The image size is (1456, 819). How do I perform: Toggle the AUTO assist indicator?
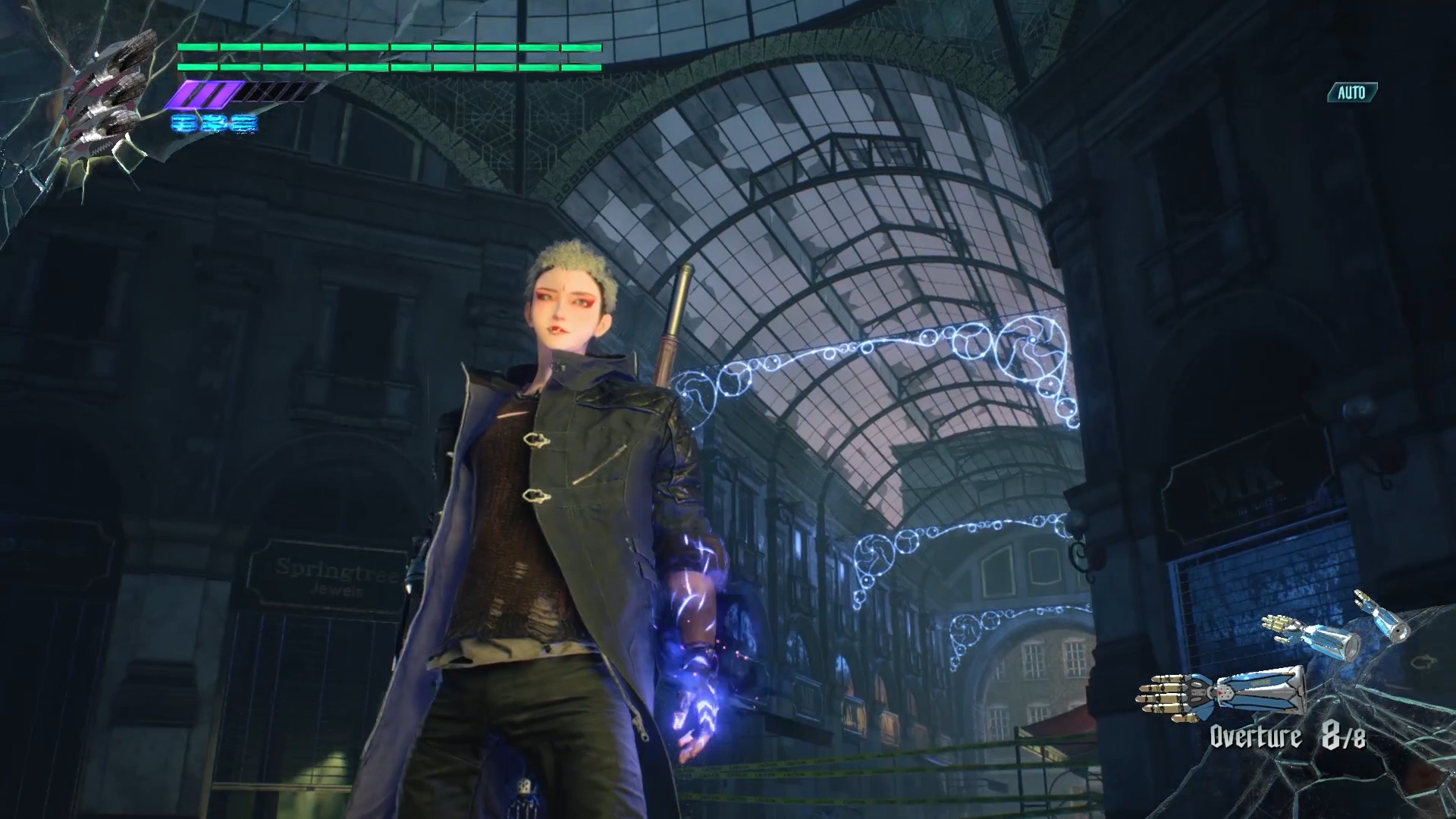[x=1351, y=93]
